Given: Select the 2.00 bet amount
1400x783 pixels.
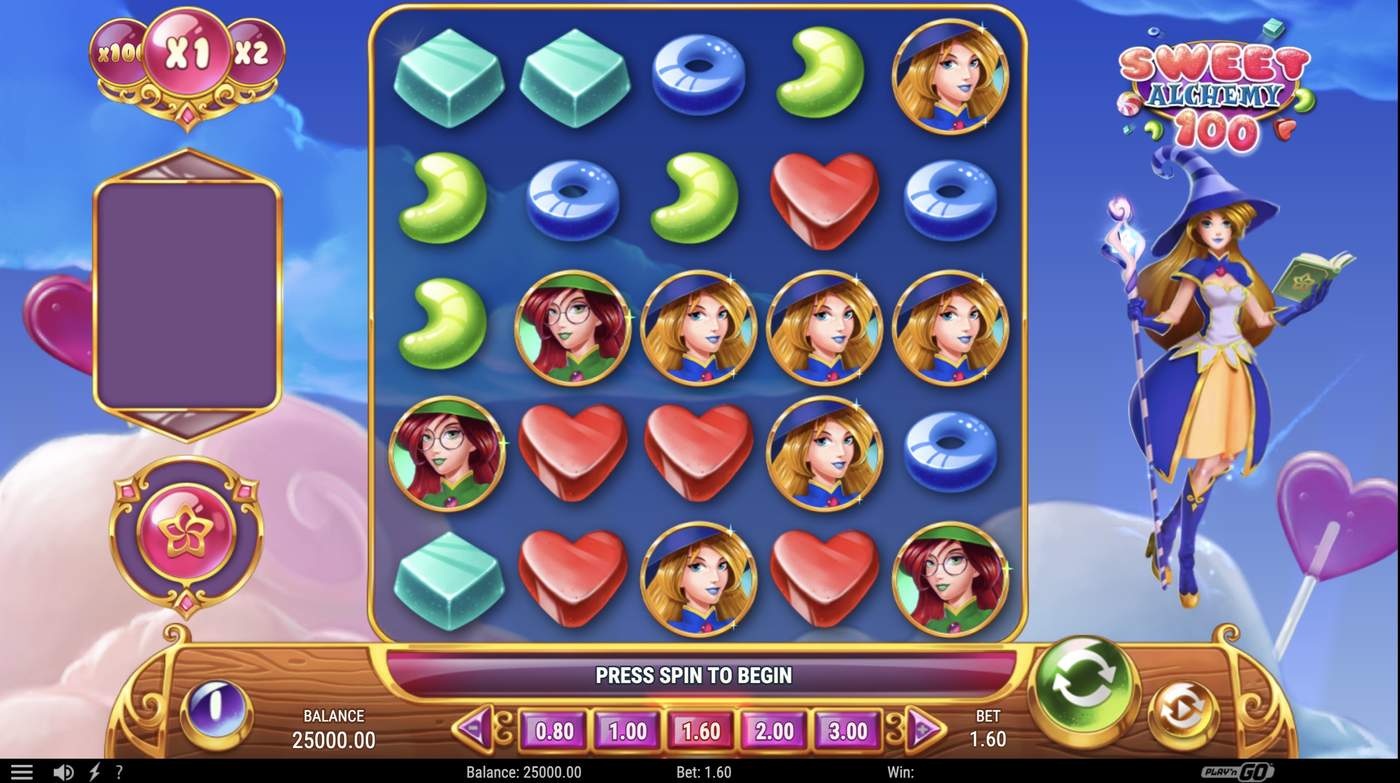Looking at the screenshot, I should (775, 731).
